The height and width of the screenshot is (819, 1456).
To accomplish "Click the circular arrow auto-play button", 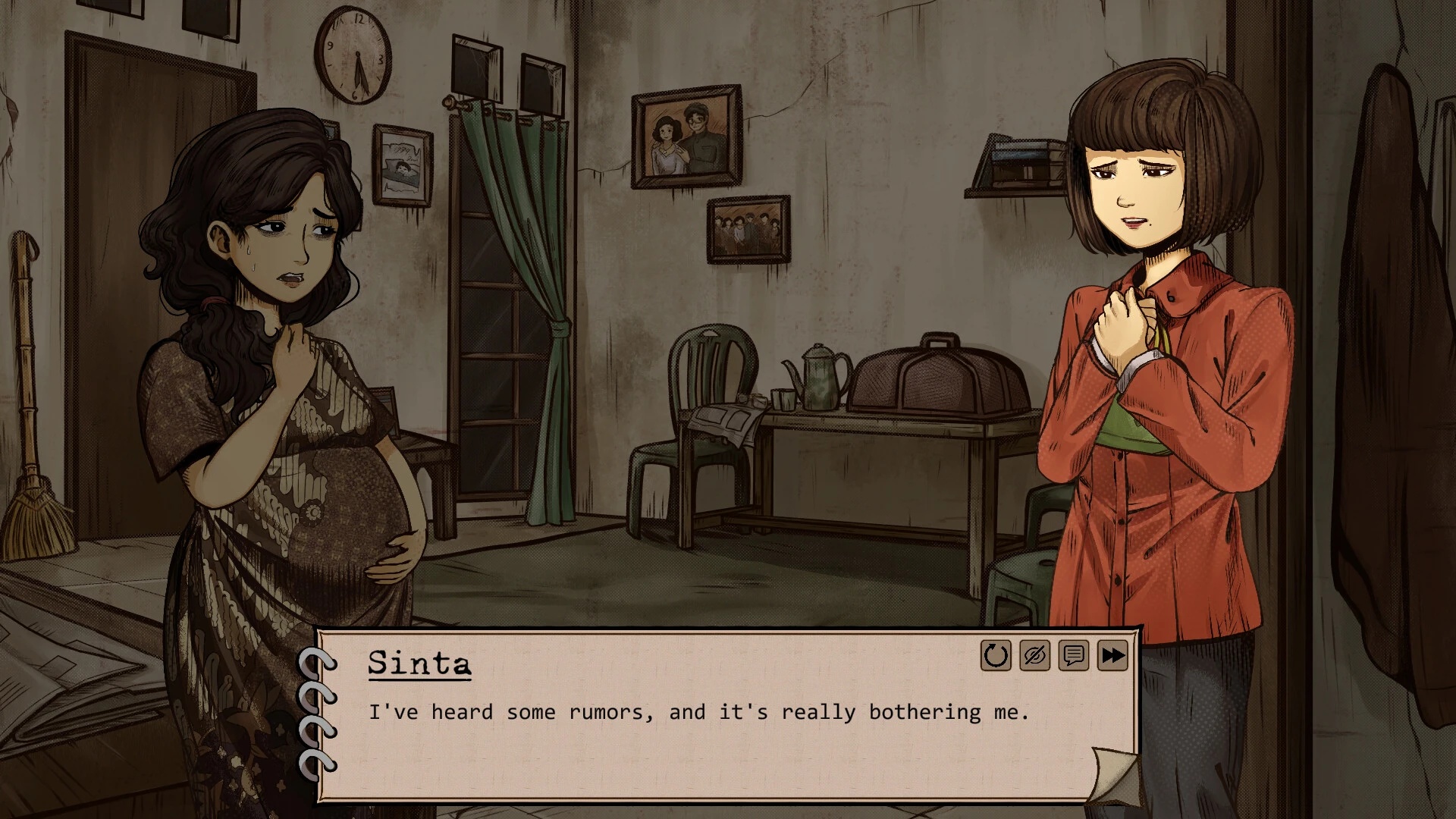I will tap(996, 656).
